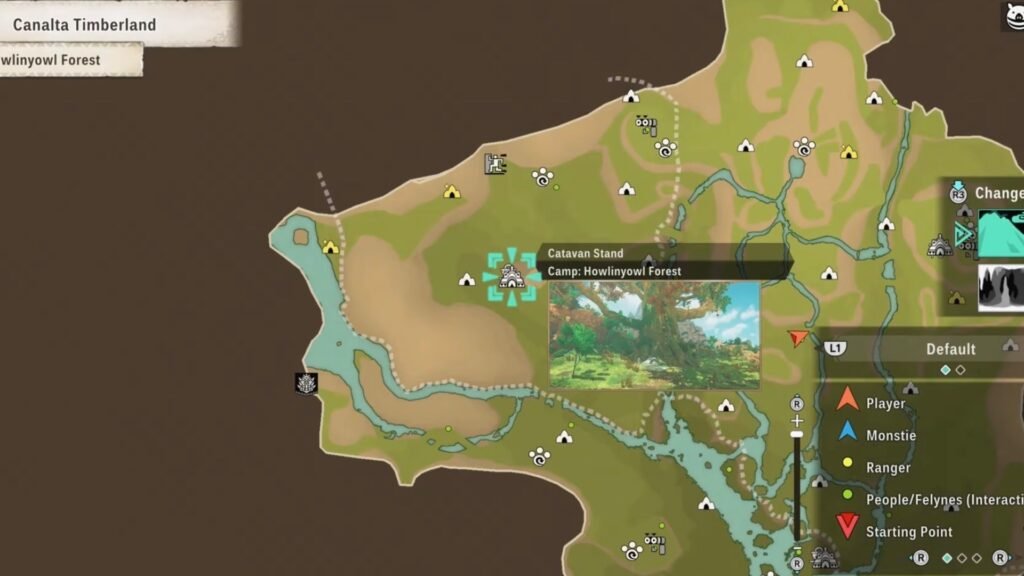The height and width of the screenshot is (576, 1024).
Task: Select the Starting Point legend entry
Action: [x=908, y=531]
